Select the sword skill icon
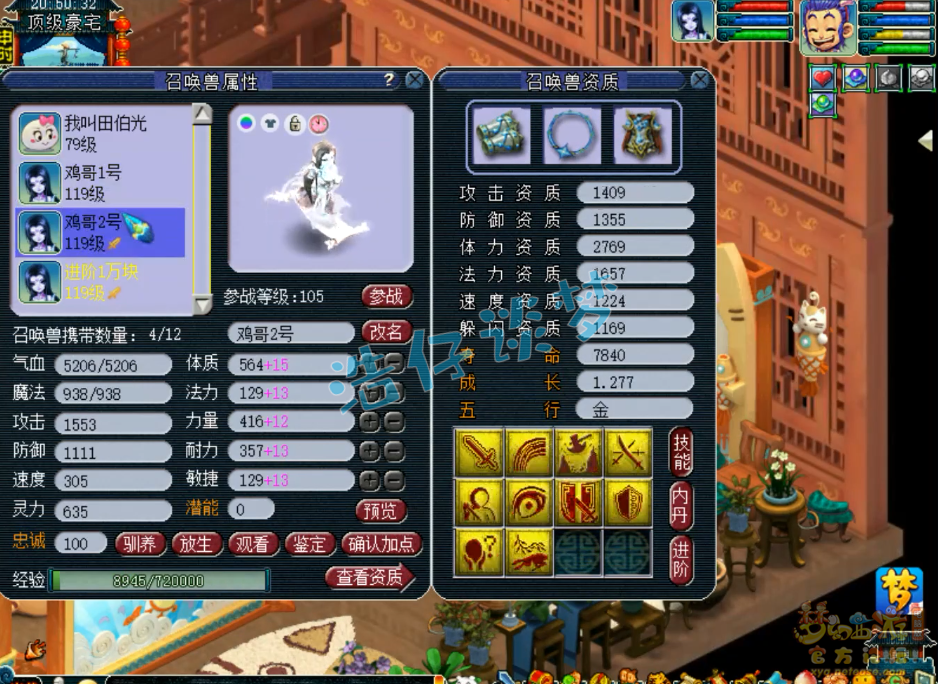Screen dimensions: 938x684 (479, 451)
